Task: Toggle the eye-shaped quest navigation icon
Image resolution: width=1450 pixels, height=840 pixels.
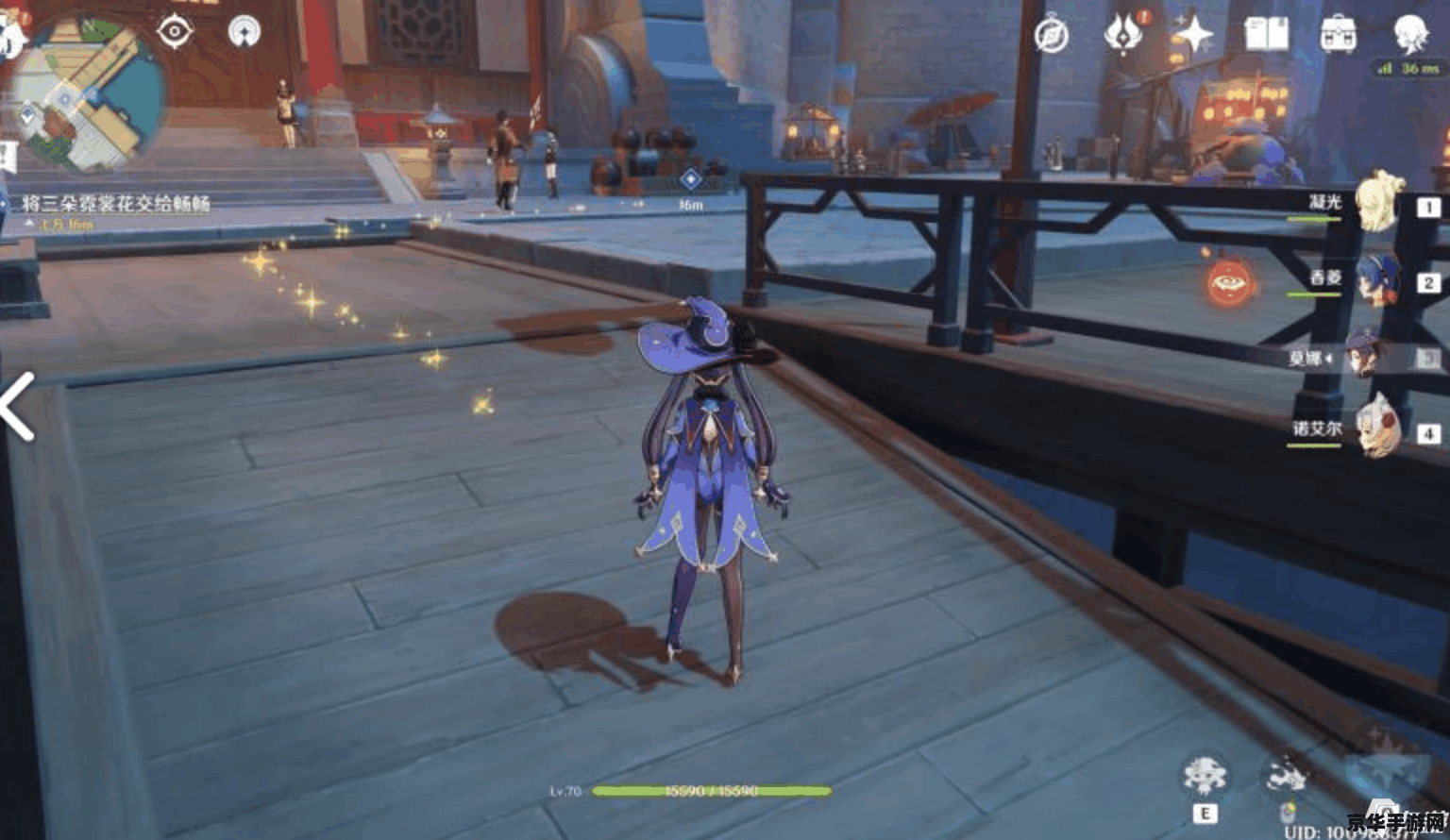Action: pyautogui.click(x=175, y=31)
